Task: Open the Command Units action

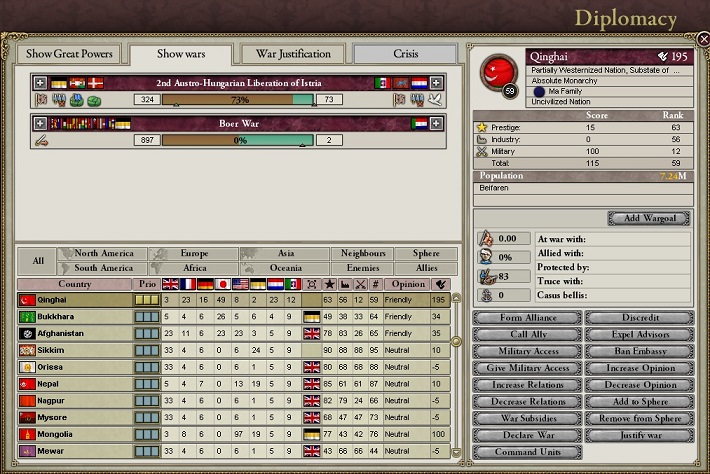Action: pos(526,452)
